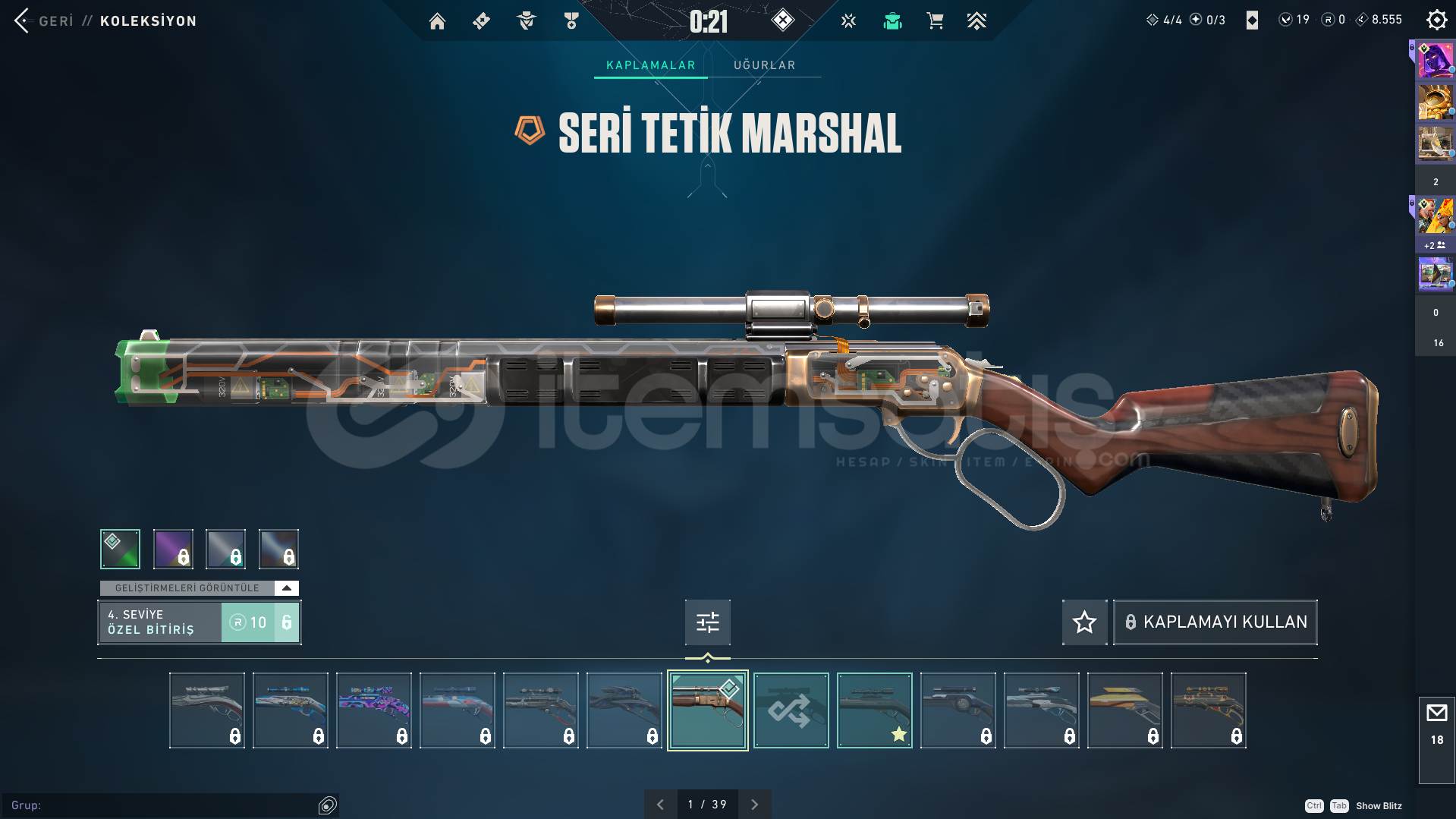Image resolution: width=1456 pixels, height=819 pixels.
Task: Select the locked yellow Marshal skin thumbnail
Action: pos(1124,710)
